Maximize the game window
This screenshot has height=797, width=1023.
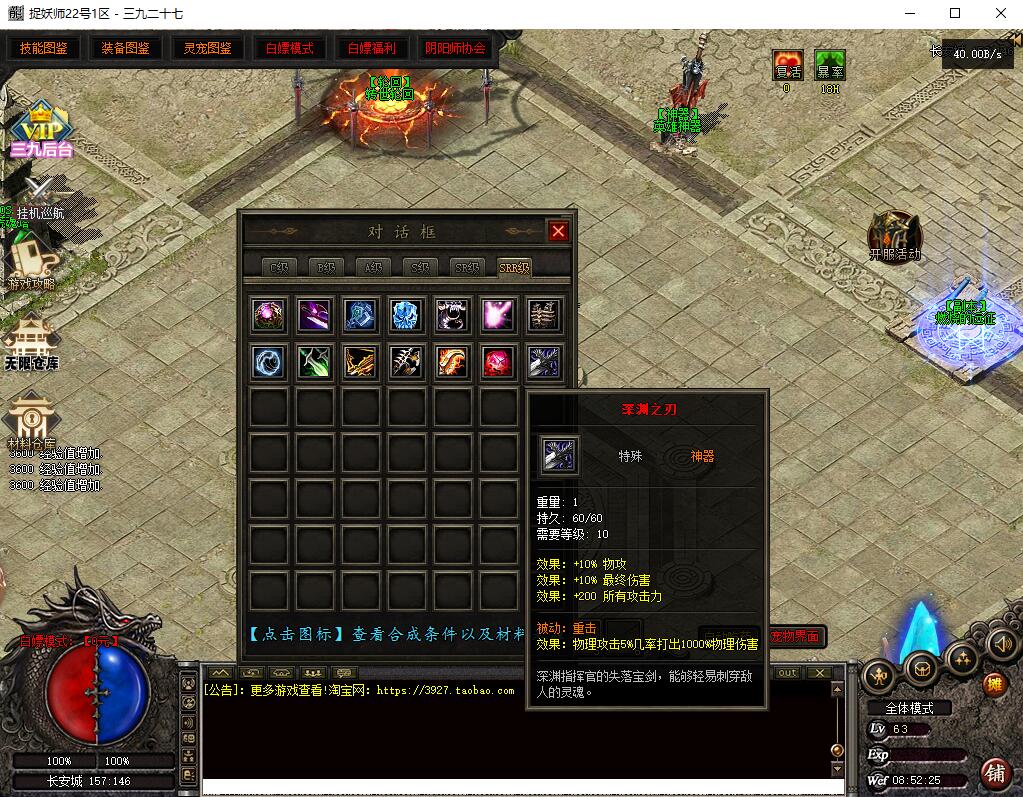tap(954, 13)
